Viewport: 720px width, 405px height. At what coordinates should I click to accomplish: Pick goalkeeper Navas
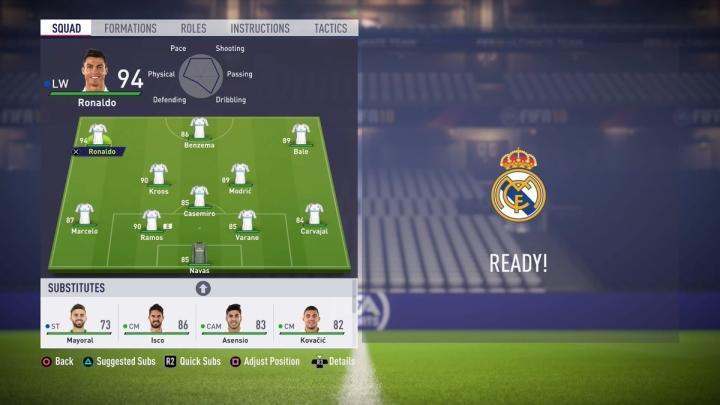[199, 253]
